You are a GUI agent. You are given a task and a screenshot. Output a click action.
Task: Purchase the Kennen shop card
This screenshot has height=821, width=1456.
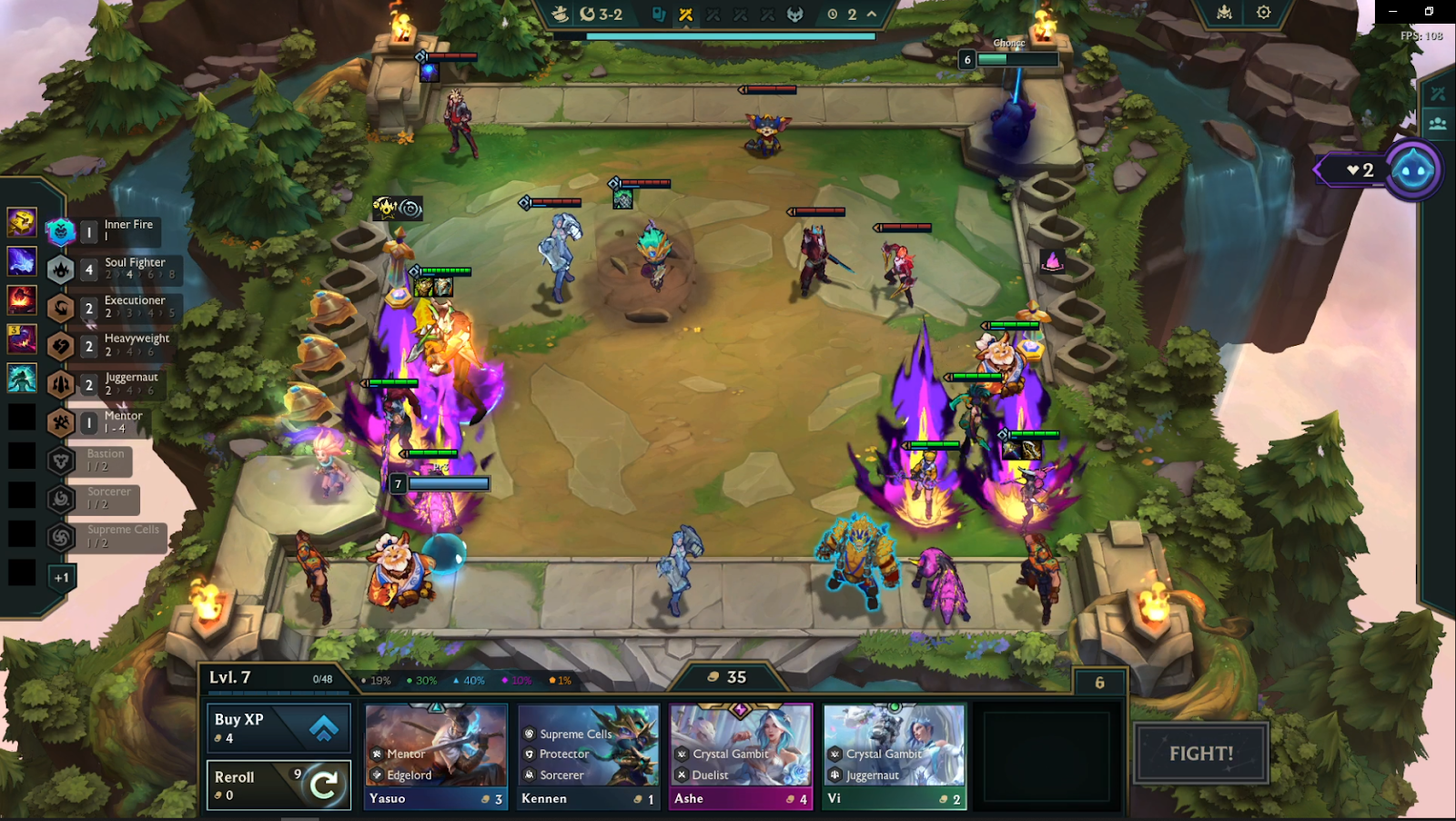[x=588, y=755]
